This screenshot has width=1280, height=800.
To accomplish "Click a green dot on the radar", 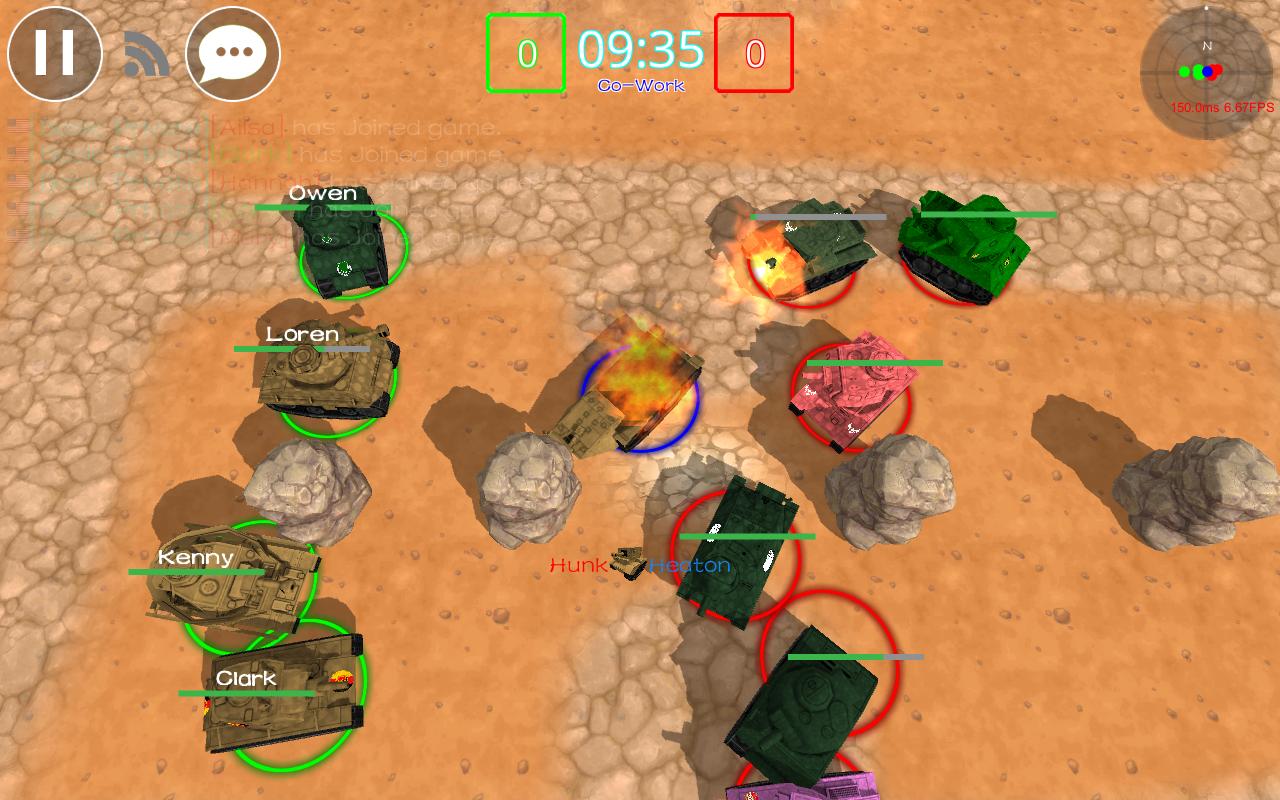I will pyautogui.click(x=1183, y=71).
